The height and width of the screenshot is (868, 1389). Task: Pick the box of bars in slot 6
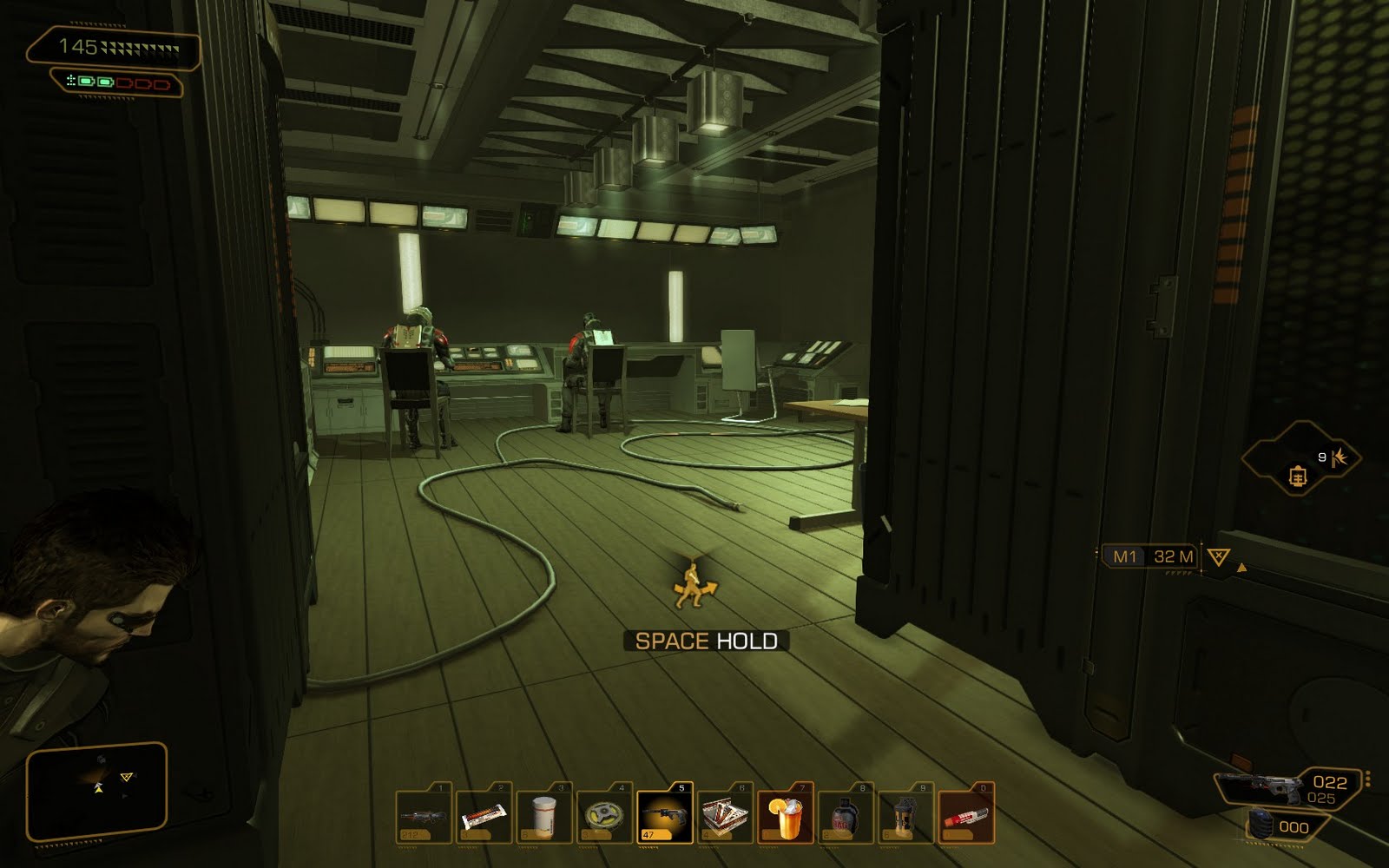pyautogui.click(x=725, y=818)
